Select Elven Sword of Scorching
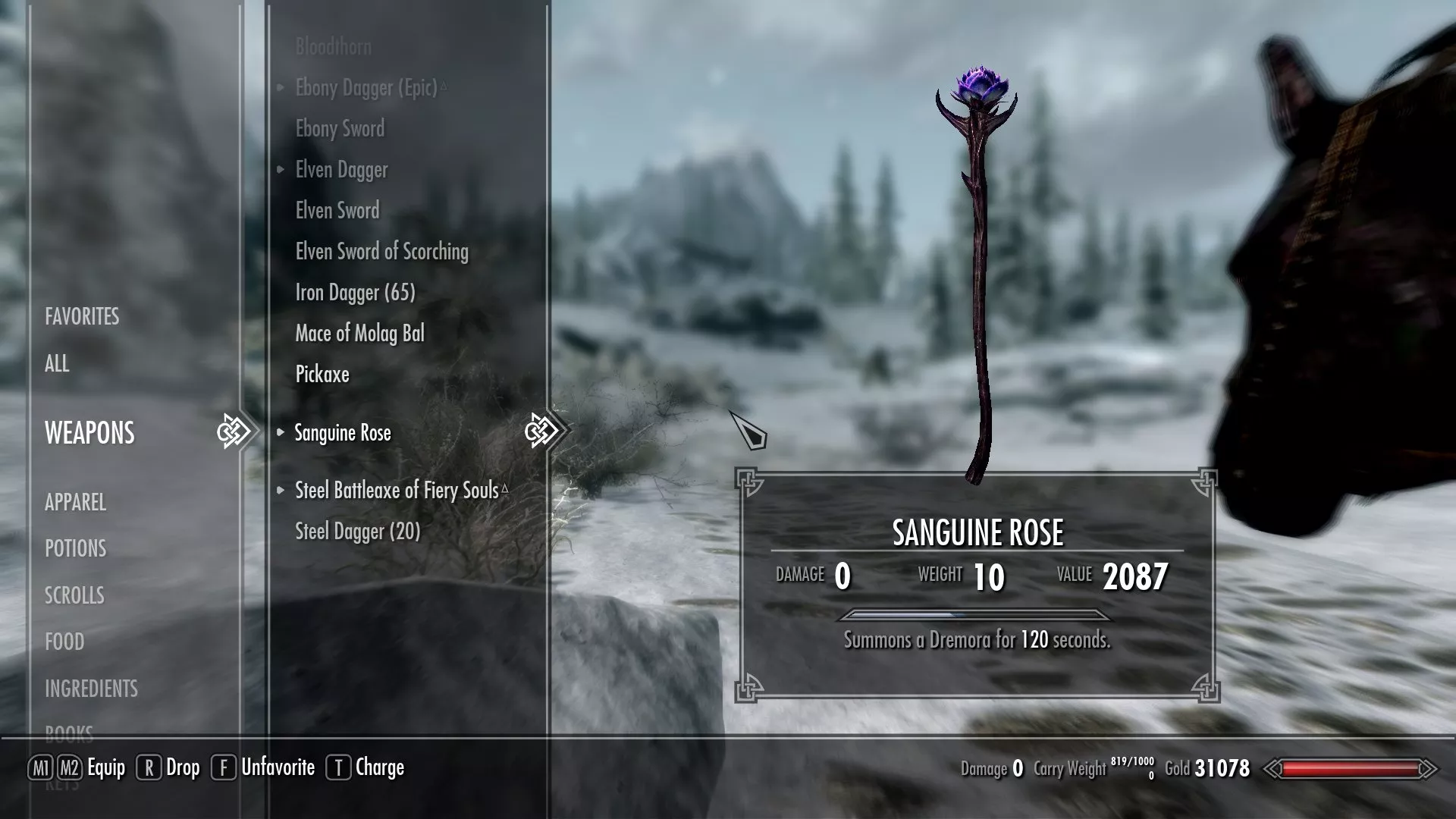Image resolution: width=1456 pixels, height=819 pixels. click(x=381, y=252)
